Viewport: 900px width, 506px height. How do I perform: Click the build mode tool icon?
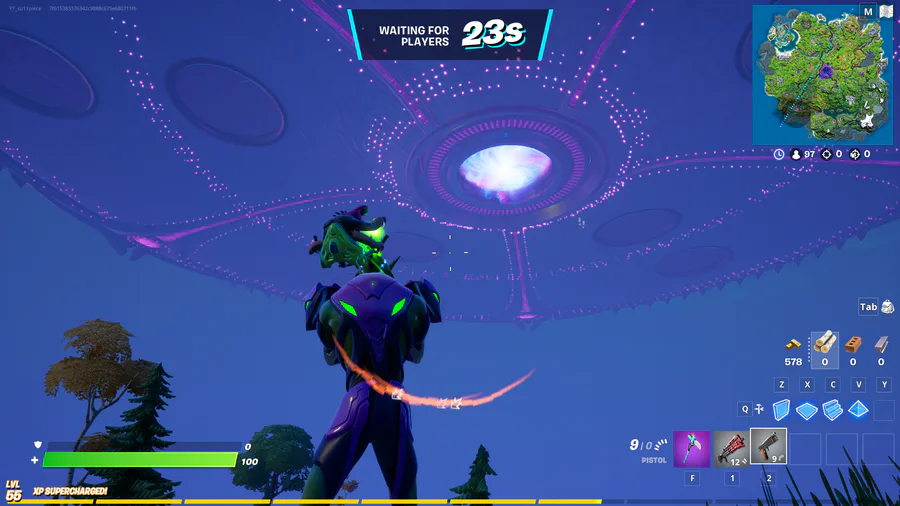759,409
